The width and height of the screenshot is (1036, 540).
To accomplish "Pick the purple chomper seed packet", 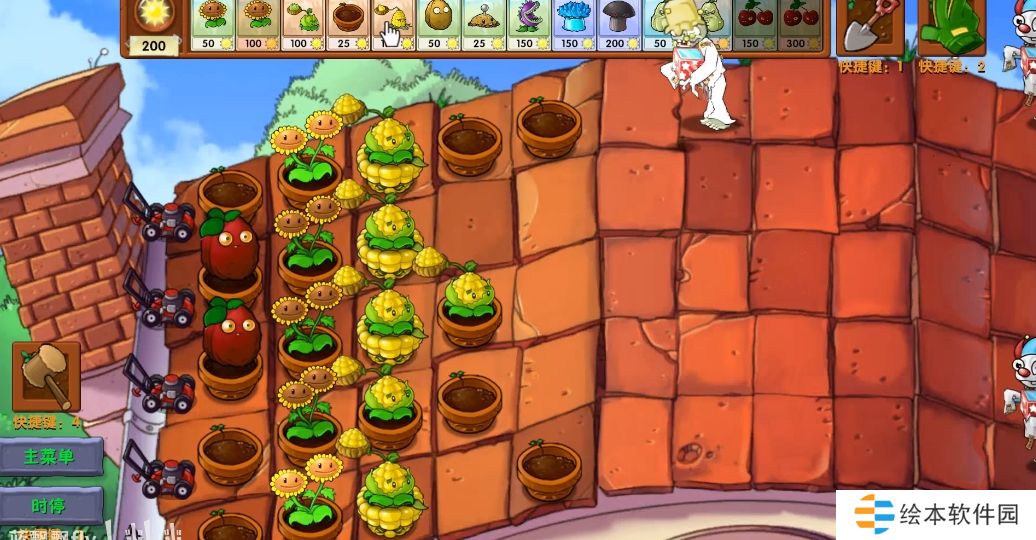I will [x=527, y=24].
